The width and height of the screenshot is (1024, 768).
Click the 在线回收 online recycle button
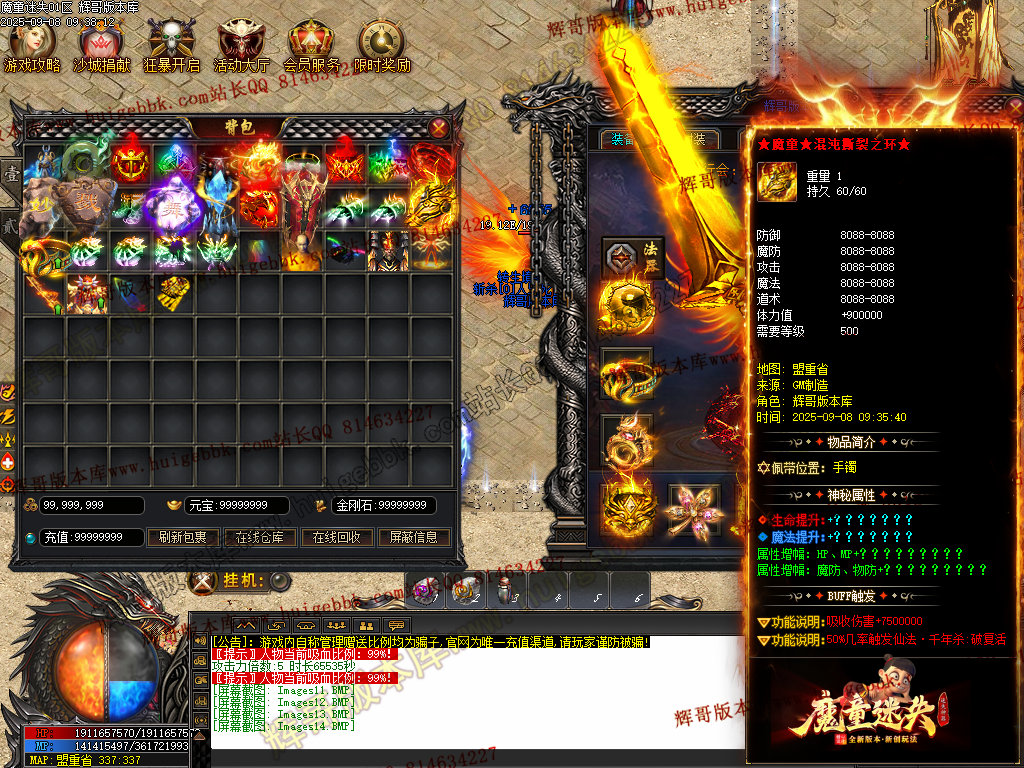click(335, 537)
